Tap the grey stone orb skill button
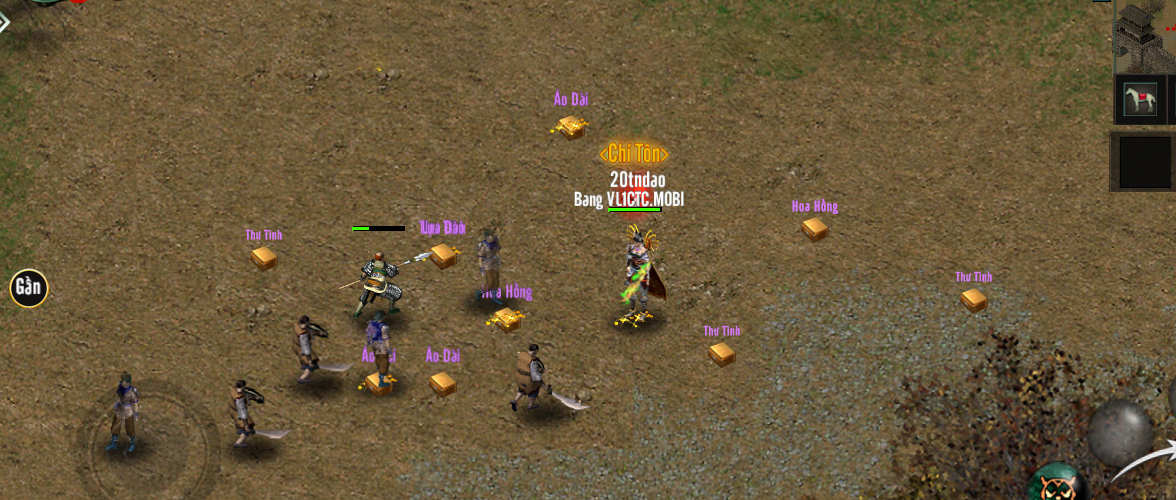The height and width of the screenshot is (500, 1176). click(x=1120, y=431)
